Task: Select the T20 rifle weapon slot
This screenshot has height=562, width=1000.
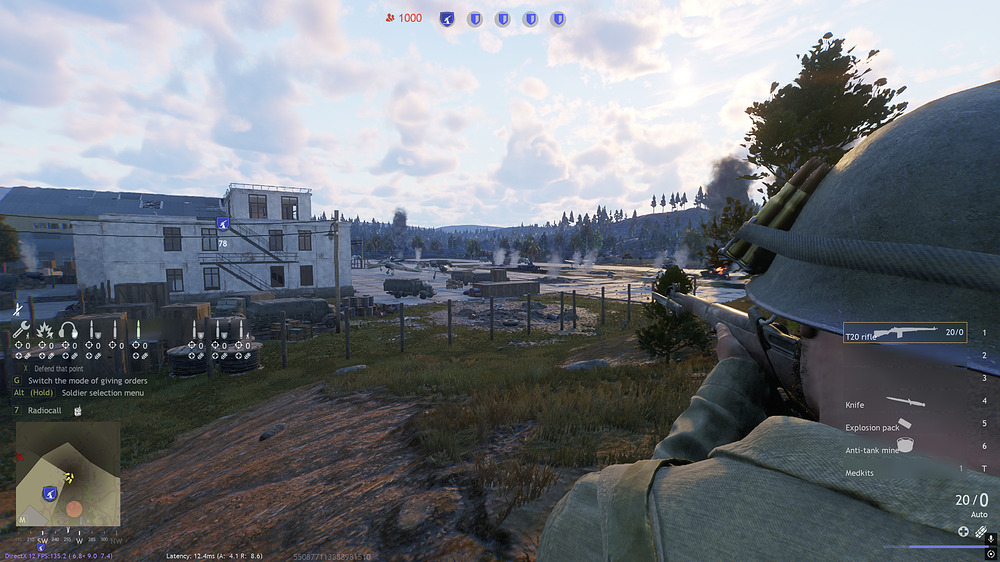Action: [x=905, y=333]
